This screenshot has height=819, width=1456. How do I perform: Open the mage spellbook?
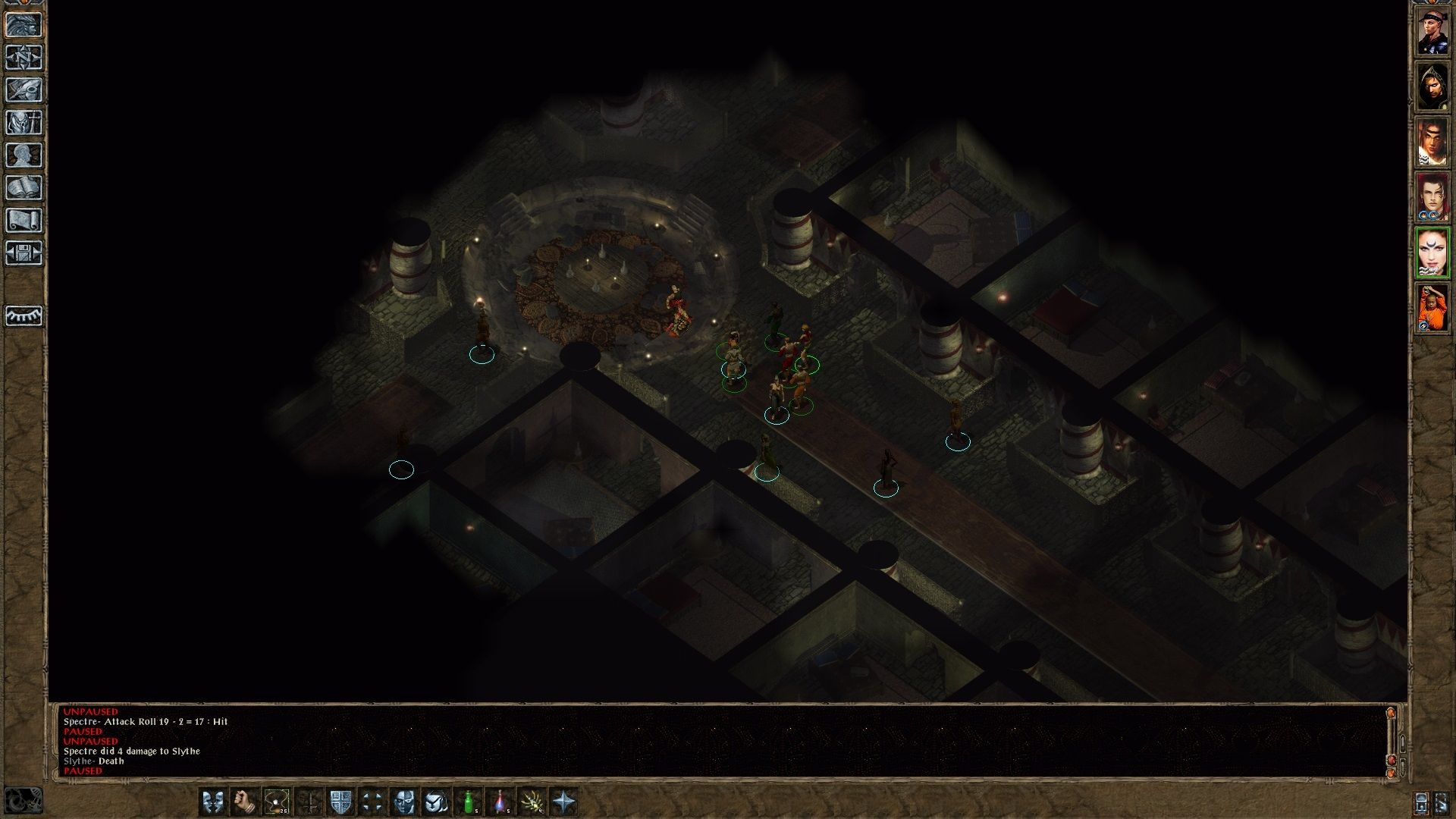pyautogui.click(x=24, y=188)
